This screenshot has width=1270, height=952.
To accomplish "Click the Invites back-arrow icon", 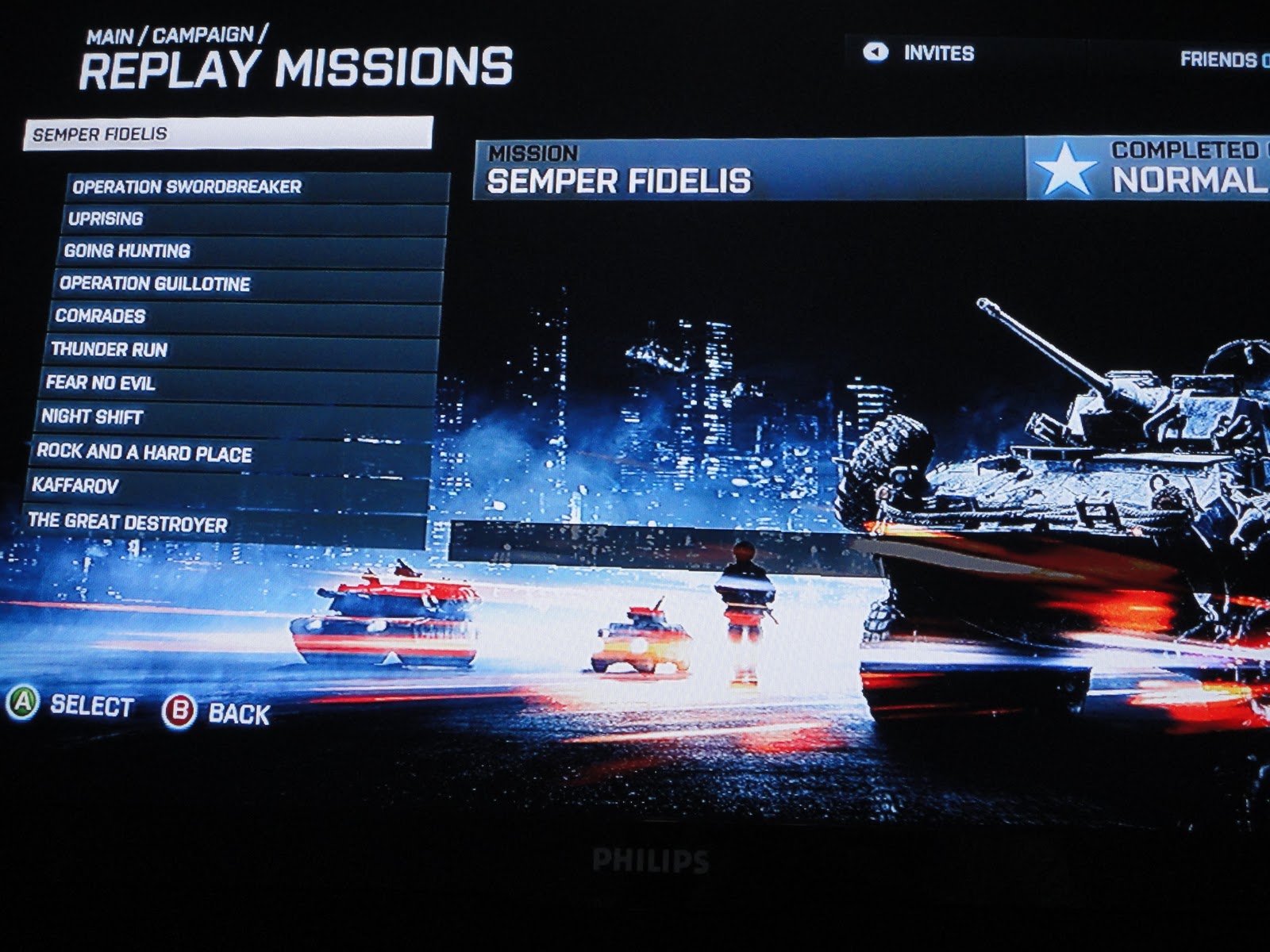I will click(x=876, y=51).
